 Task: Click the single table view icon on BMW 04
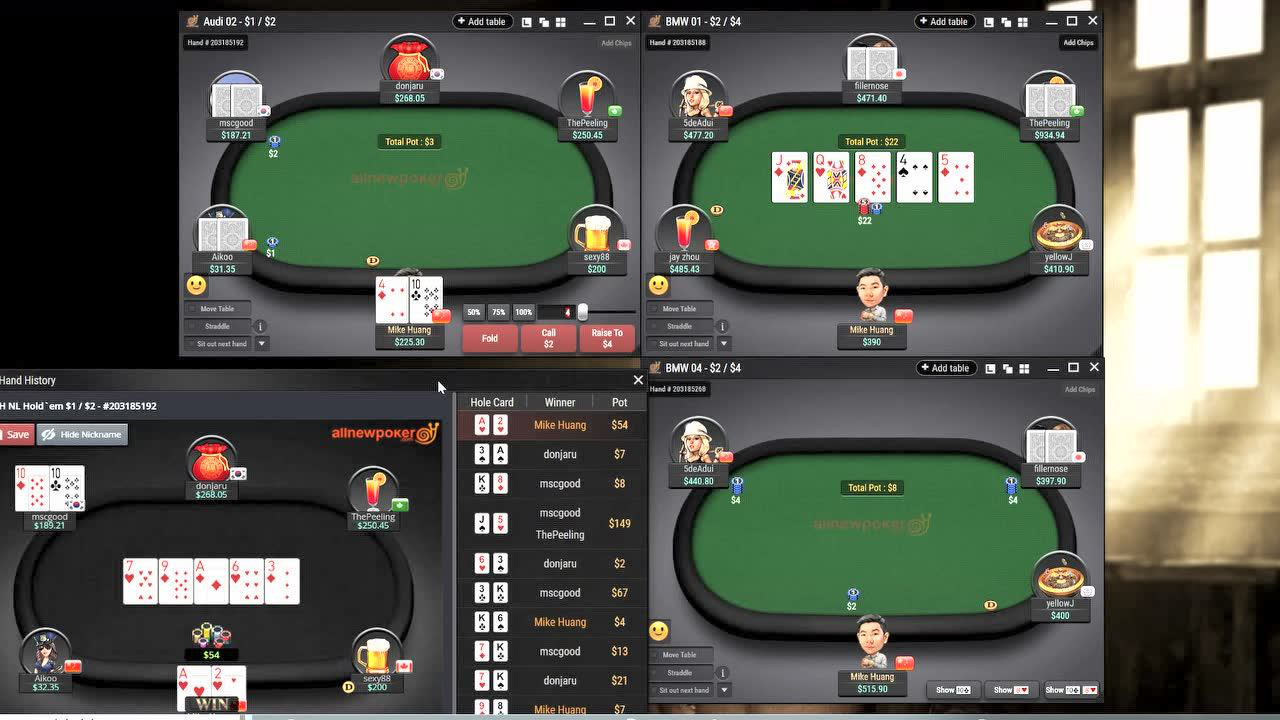991,368
